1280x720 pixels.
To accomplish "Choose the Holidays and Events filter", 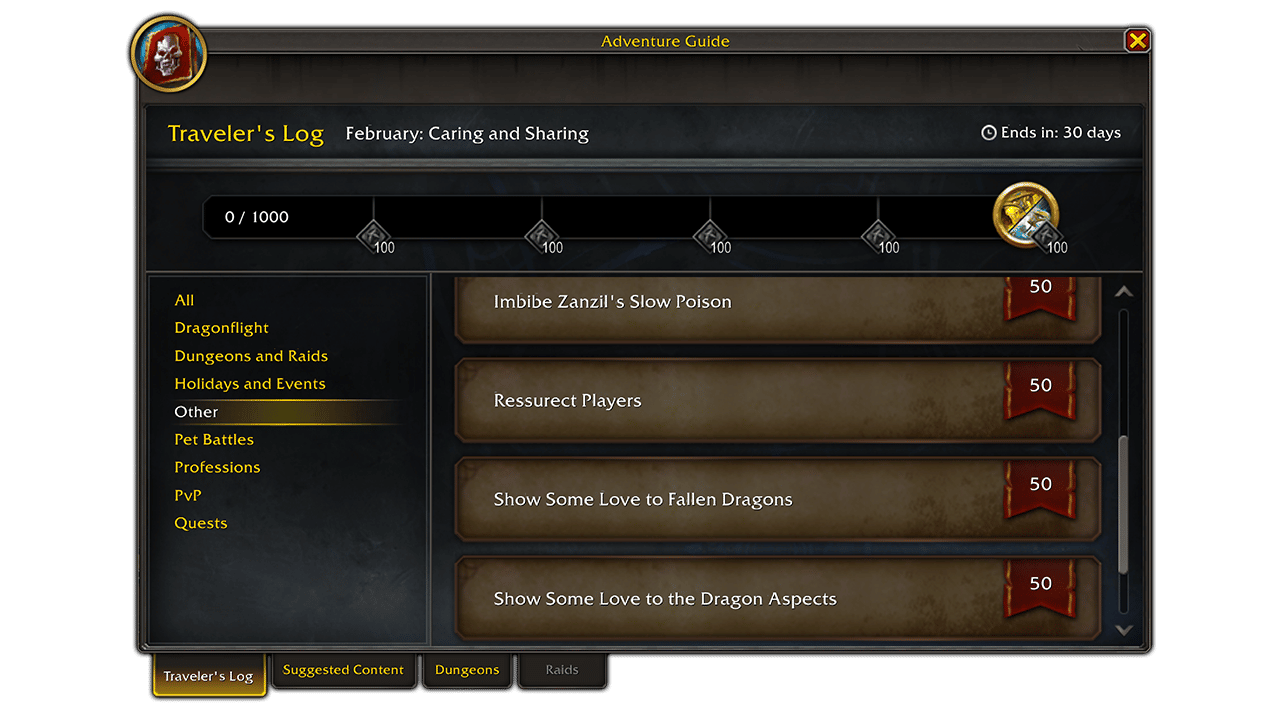I will pyautogui.click(x=250, y=383).
